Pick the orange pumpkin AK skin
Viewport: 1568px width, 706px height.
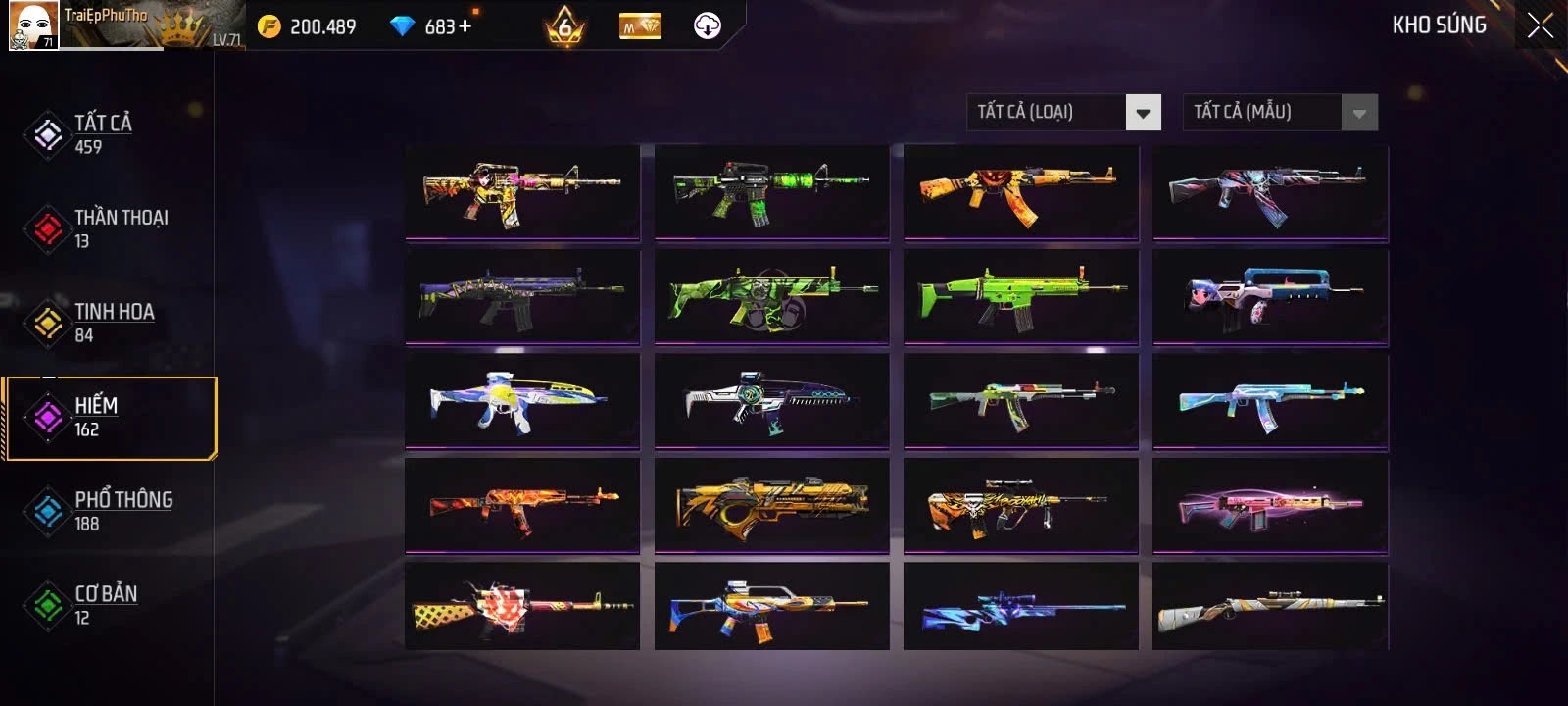tap(1021, 191)
